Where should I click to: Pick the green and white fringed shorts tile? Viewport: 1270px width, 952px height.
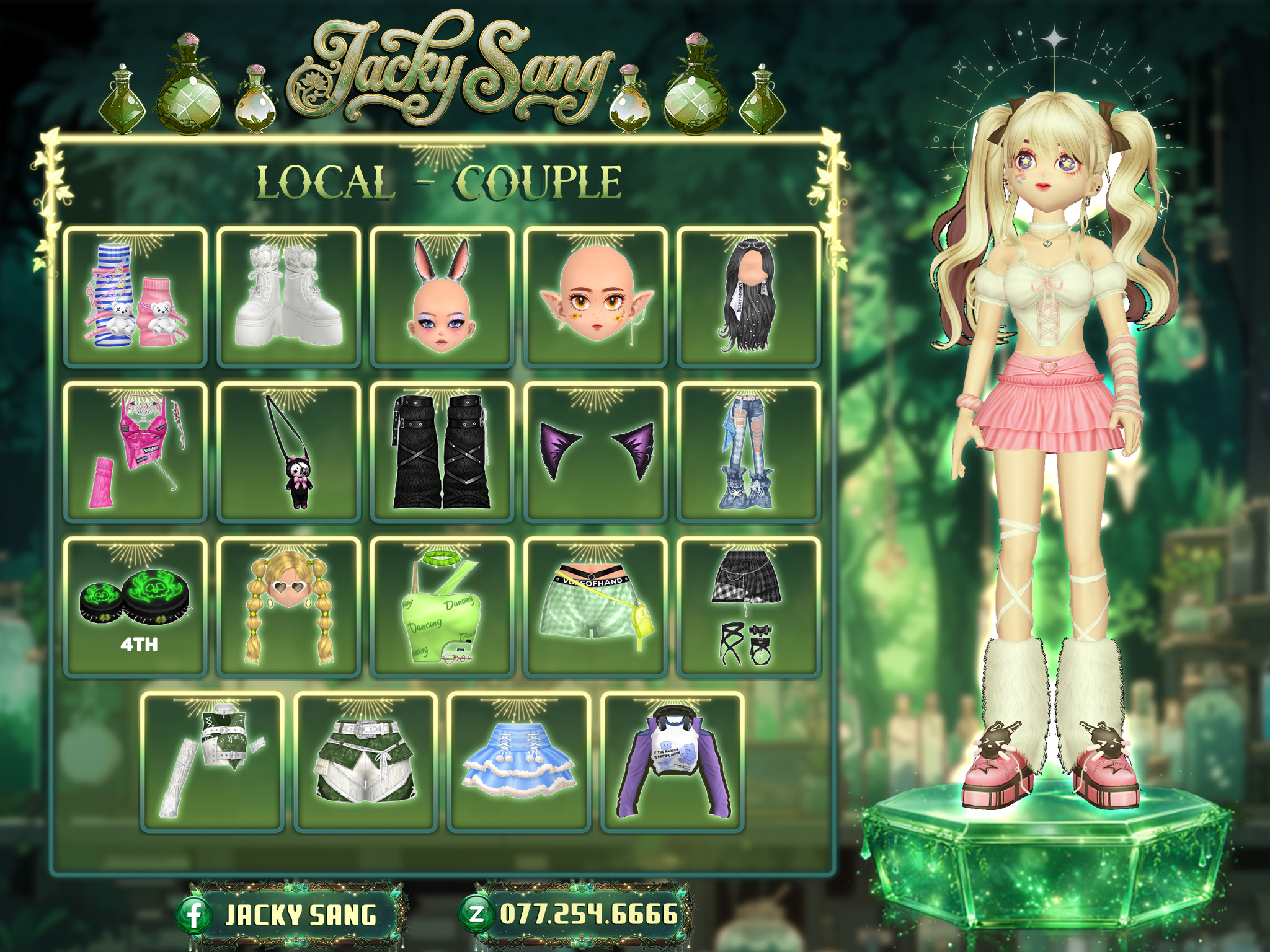coord(365,762)
